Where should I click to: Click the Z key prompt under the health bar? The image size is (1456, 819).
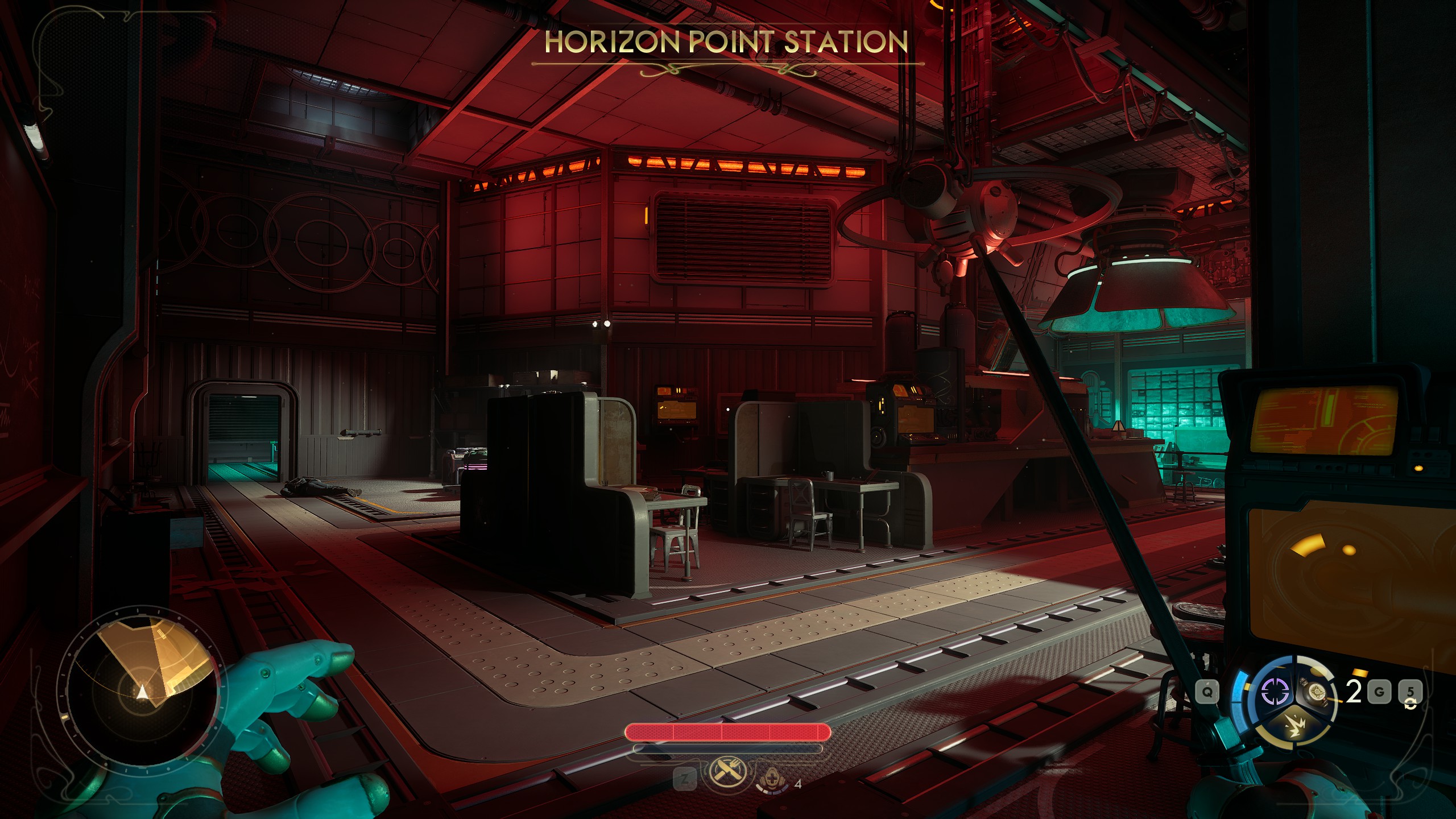pos(685,779)
